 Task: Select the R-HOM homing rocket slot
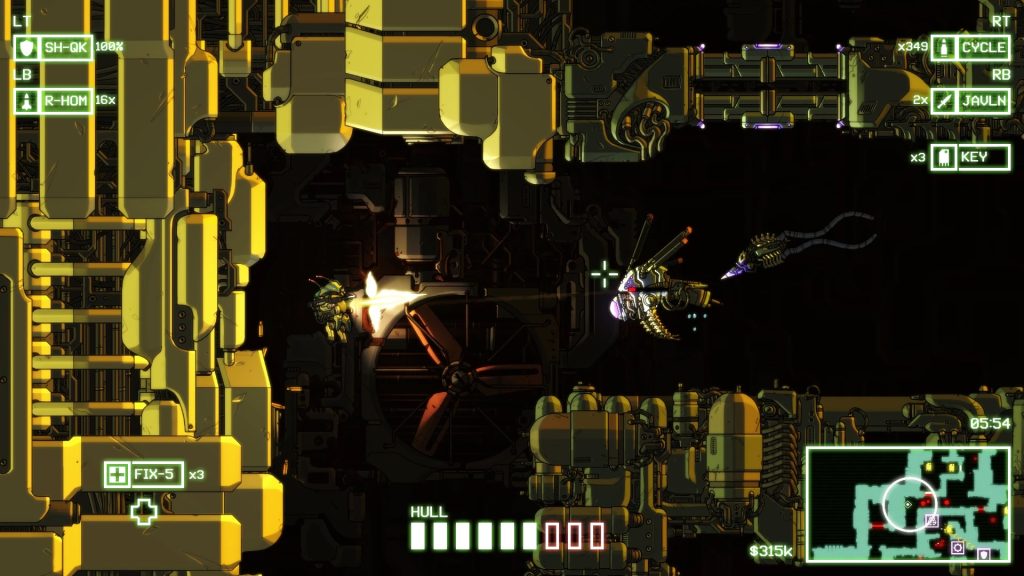click(x=54, y=100)
